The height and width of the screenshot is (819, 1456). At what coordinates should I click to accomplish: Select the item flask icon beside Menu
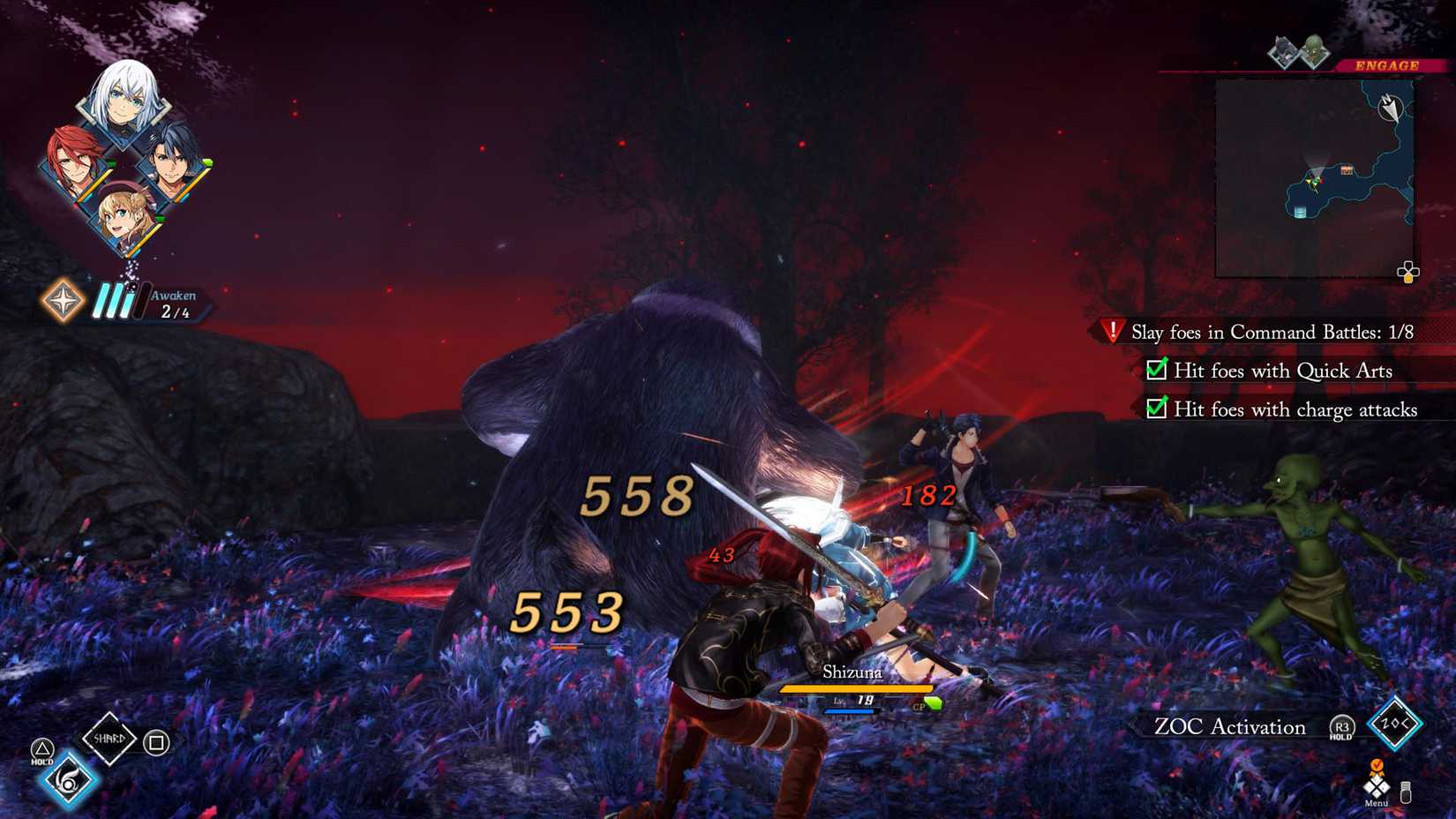click(1406, 793)
